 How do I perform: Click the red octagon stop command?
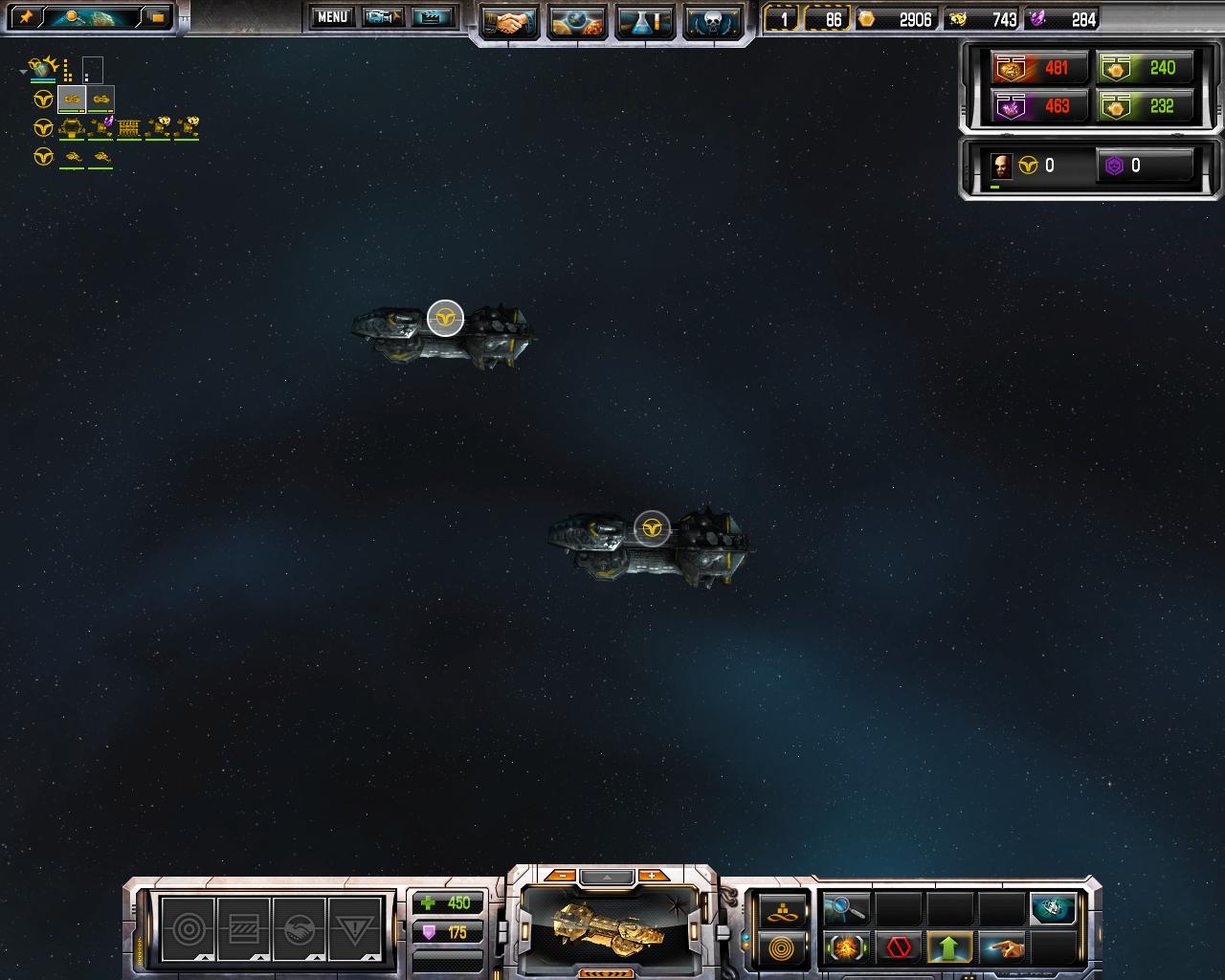(x=898, y=948)
